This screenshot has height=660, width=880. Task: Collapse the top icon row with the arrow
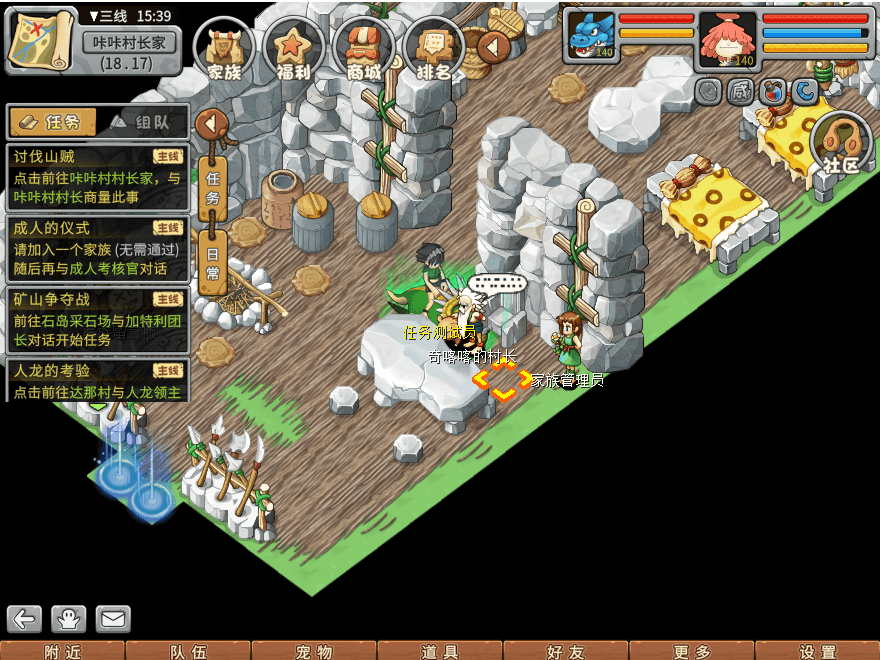pyautogui.click(x=493, y=46)
